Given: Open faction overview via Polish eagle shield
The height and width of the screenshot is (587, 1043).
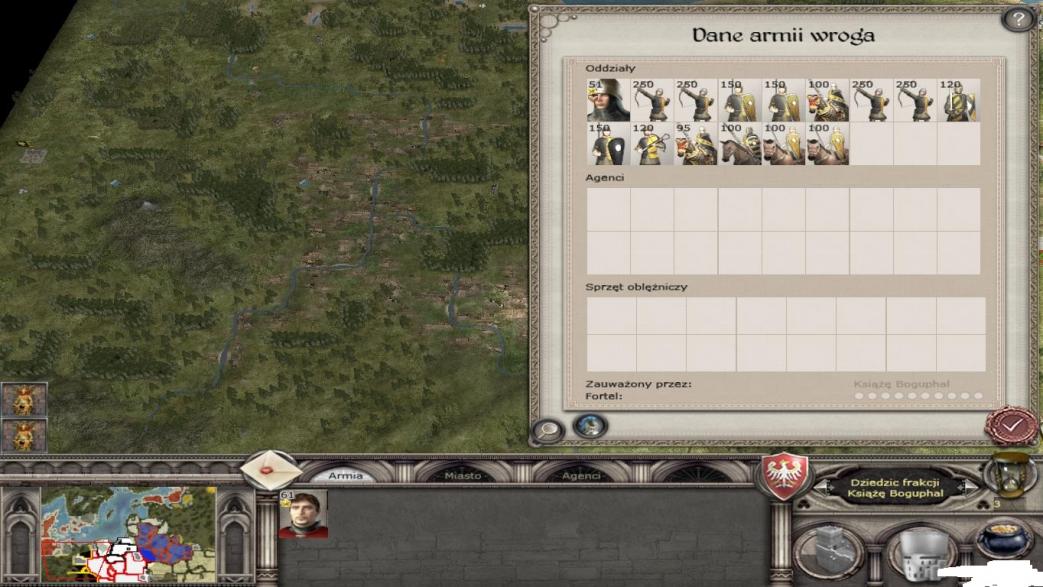Looking at the screenshot, I should (x=786, y=476).
